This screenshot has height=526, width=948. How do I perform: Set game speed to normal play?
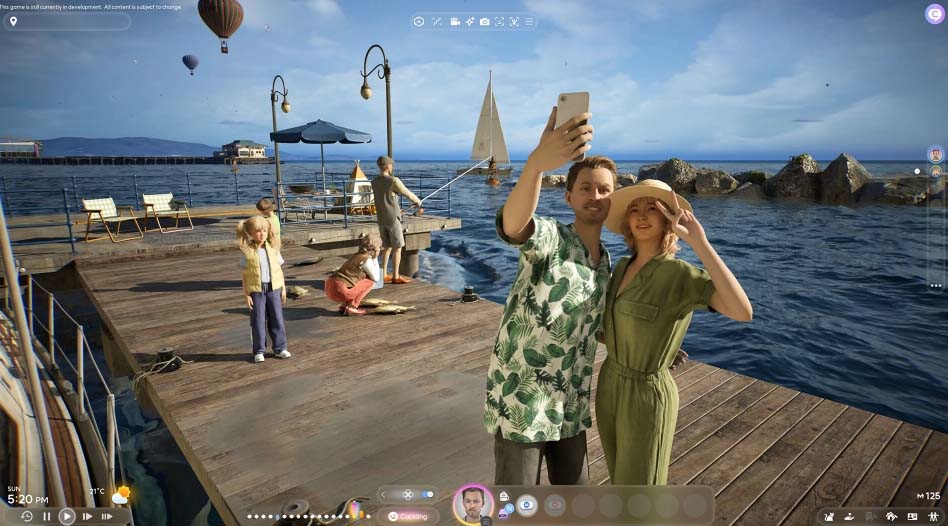[66, 516]
